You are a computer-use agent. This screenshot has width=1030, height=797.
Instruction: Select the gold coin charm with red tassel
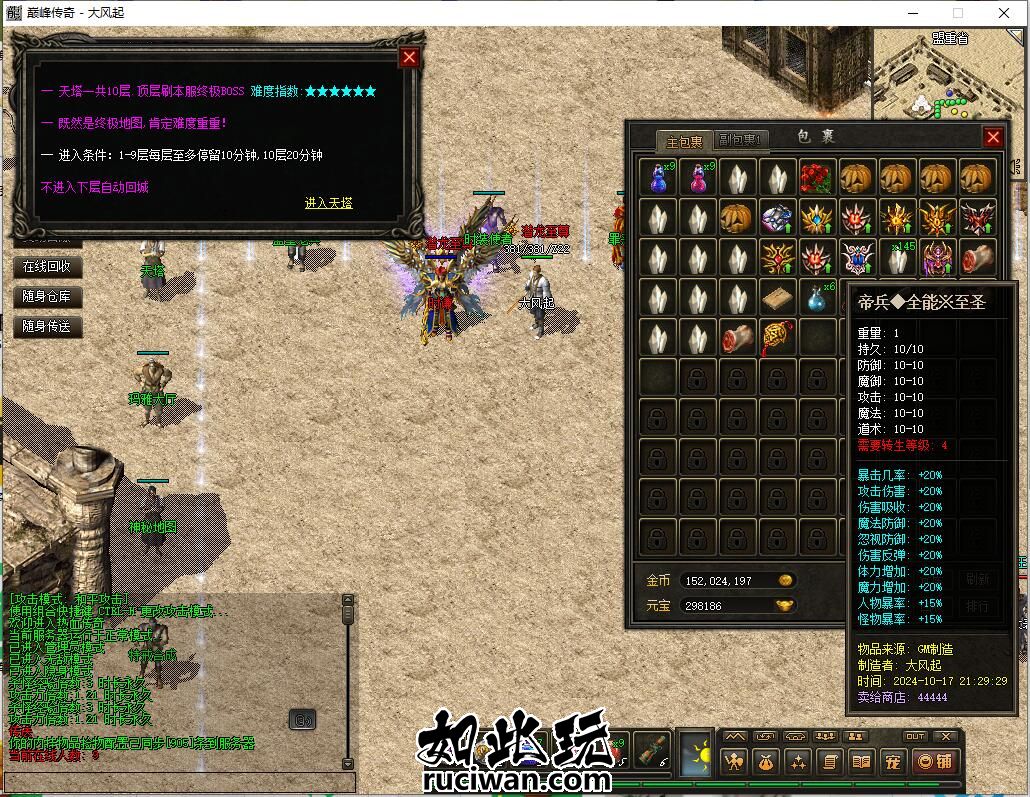(x=777, y=337)
